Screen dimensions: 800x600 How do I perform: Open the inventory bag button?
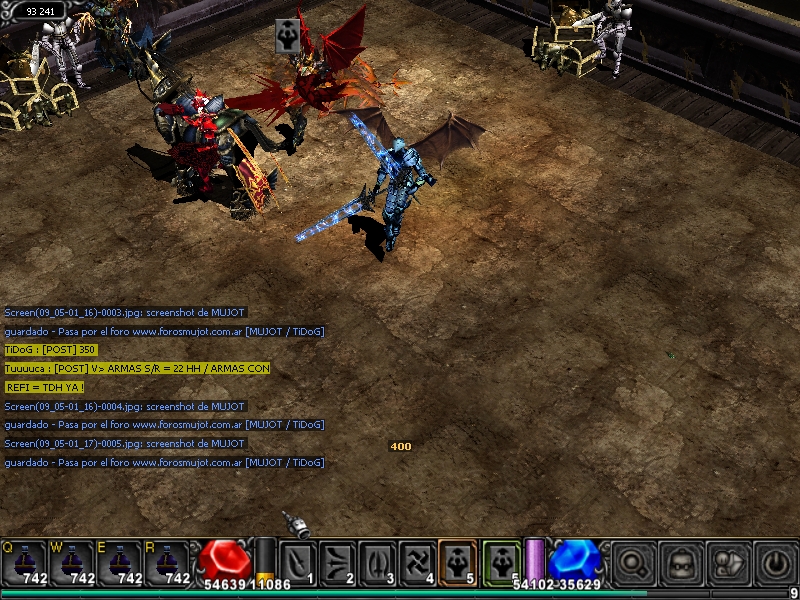[x=683, y=562]
